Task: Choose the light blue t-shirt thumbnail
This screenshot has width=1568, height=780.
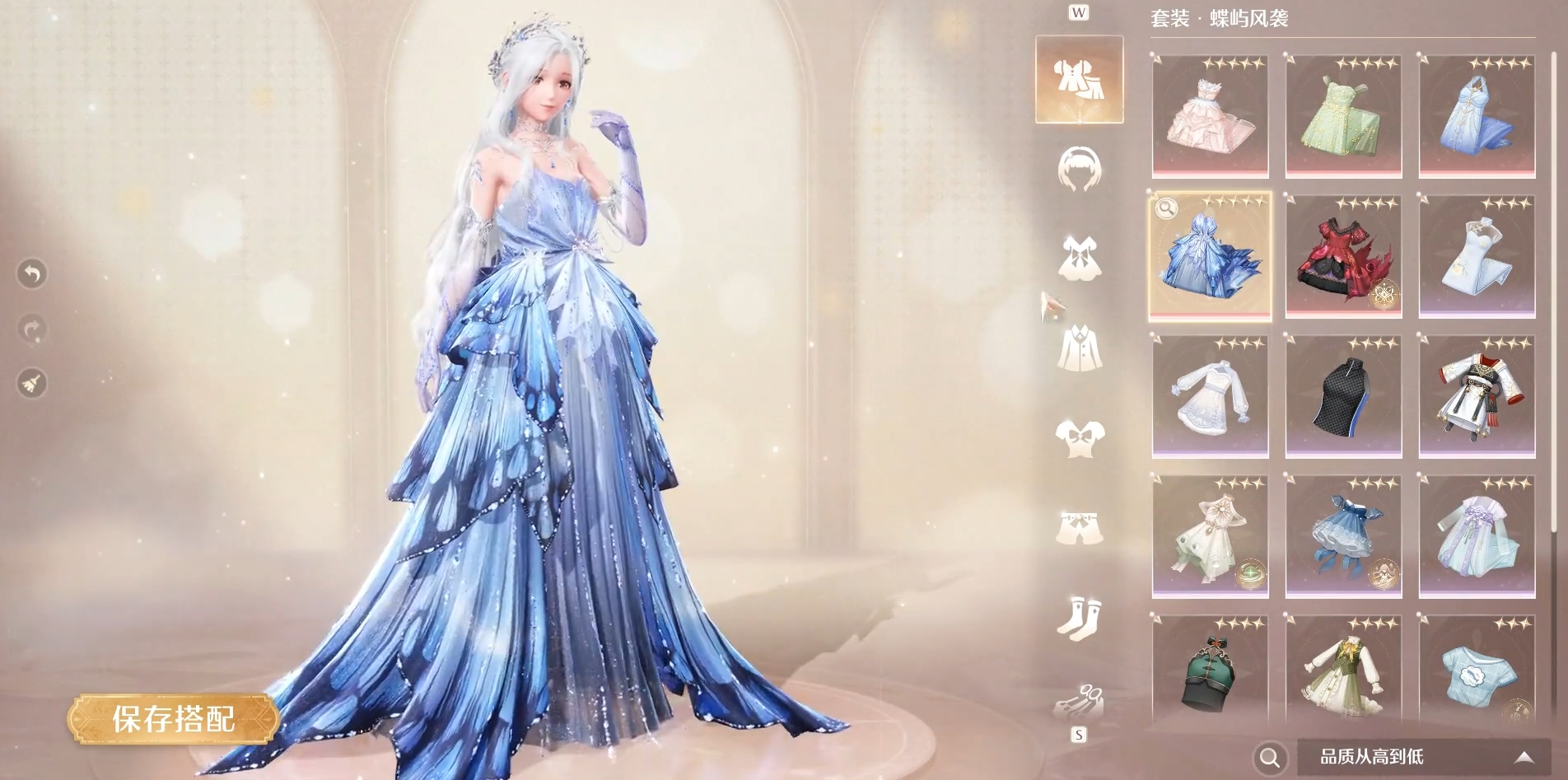Action: tap(1477, 671)
